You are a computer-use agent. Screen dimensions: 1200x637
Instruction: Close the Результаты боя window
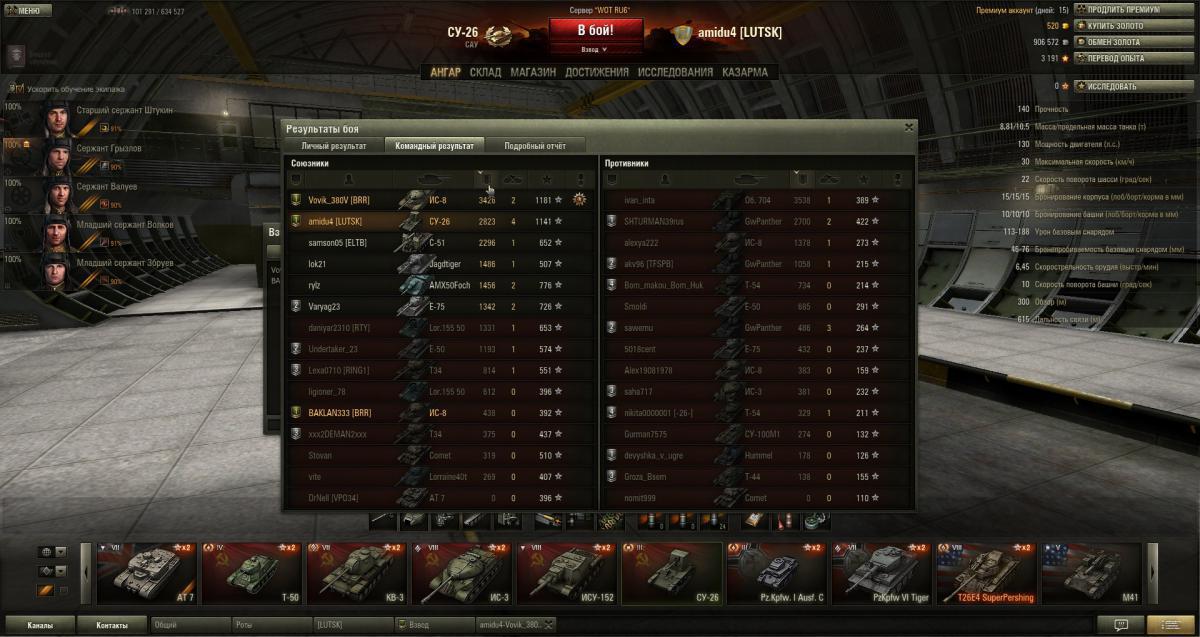point(908,127)
